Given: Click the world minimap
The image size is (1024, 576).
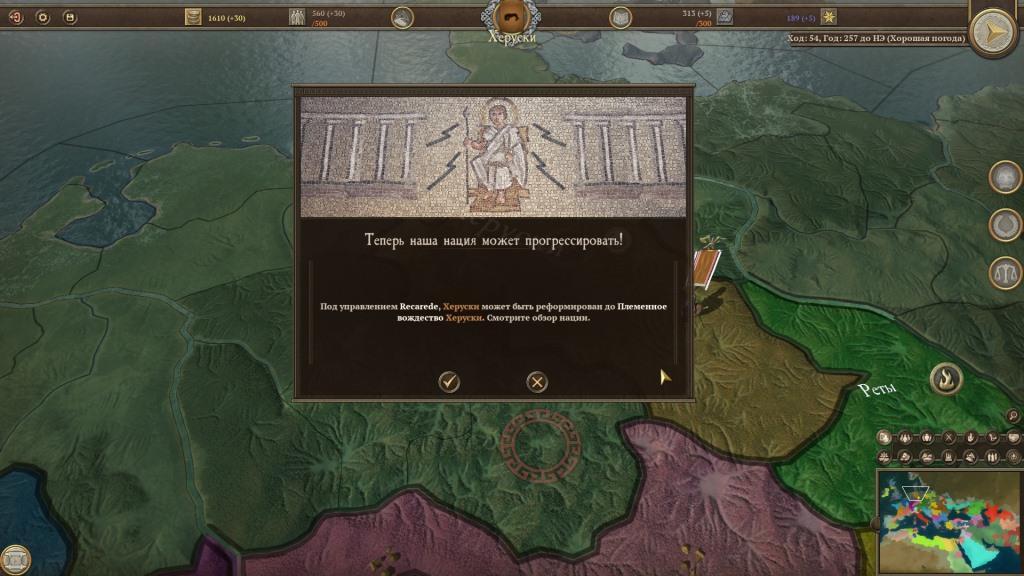Looking at the screenshot, I should point(949,521).
